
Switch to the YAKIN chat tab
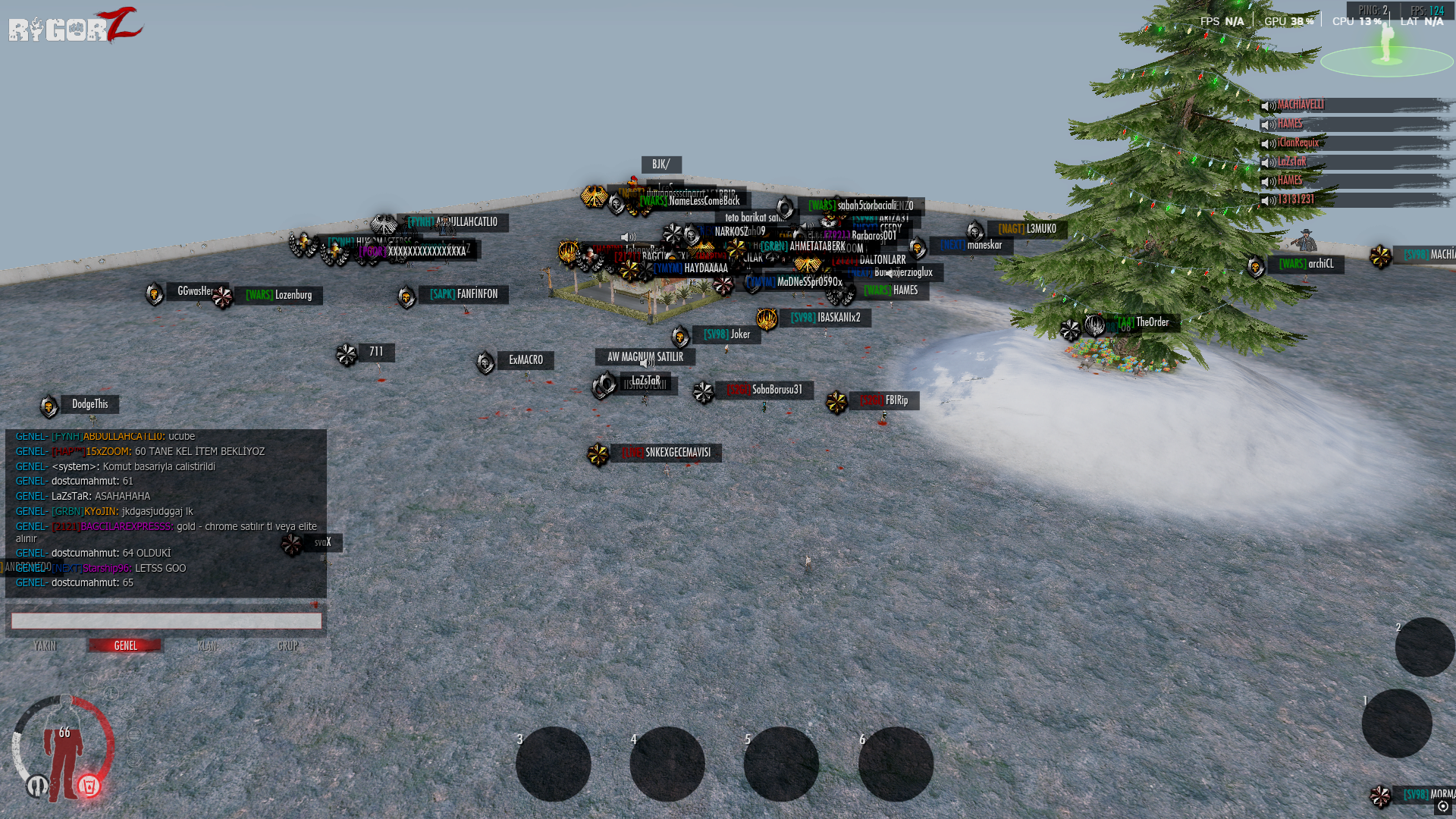[45, 646]
